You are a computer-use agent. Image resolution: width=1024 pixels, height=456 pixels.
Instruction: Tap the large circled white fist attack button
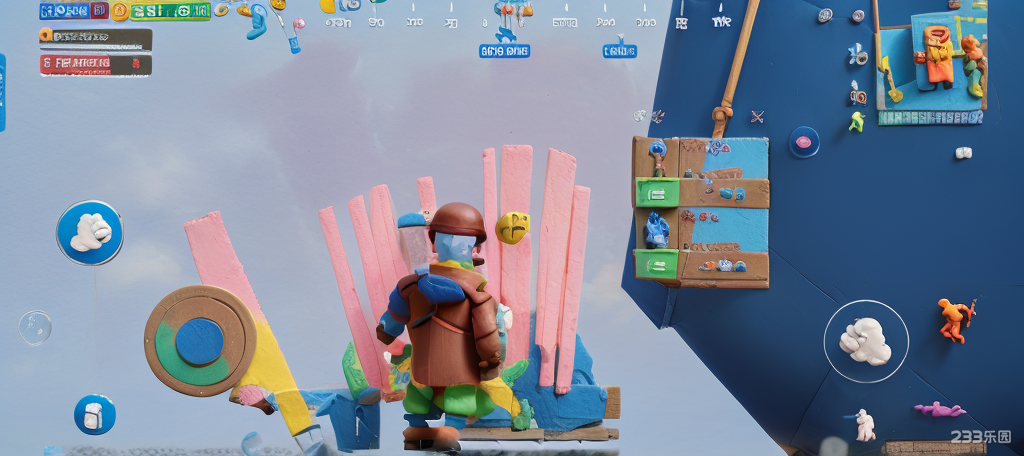pyautogui.click(x=866, y=341)
